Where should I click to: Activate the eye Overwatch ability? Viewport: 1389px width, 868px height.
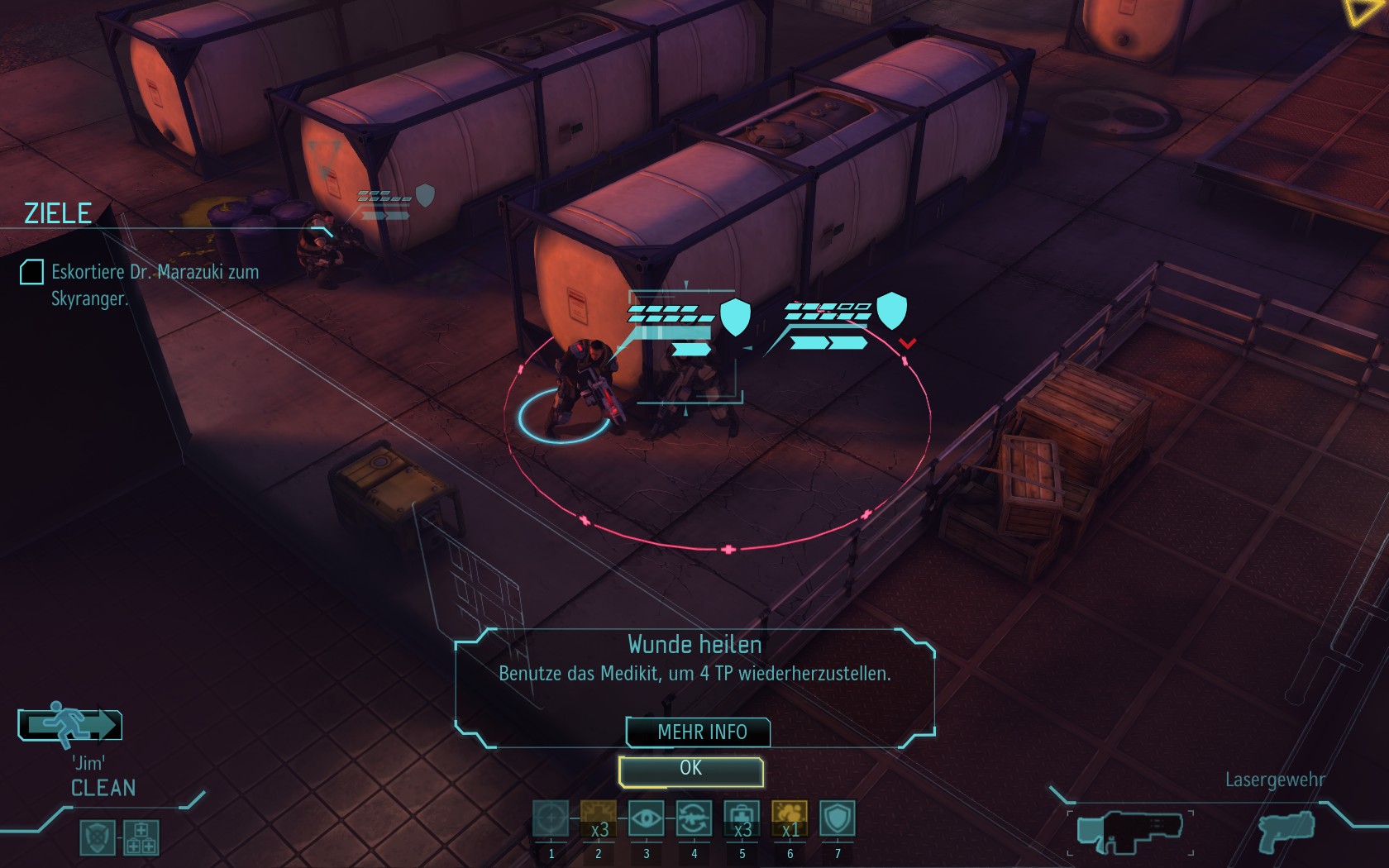646,819
